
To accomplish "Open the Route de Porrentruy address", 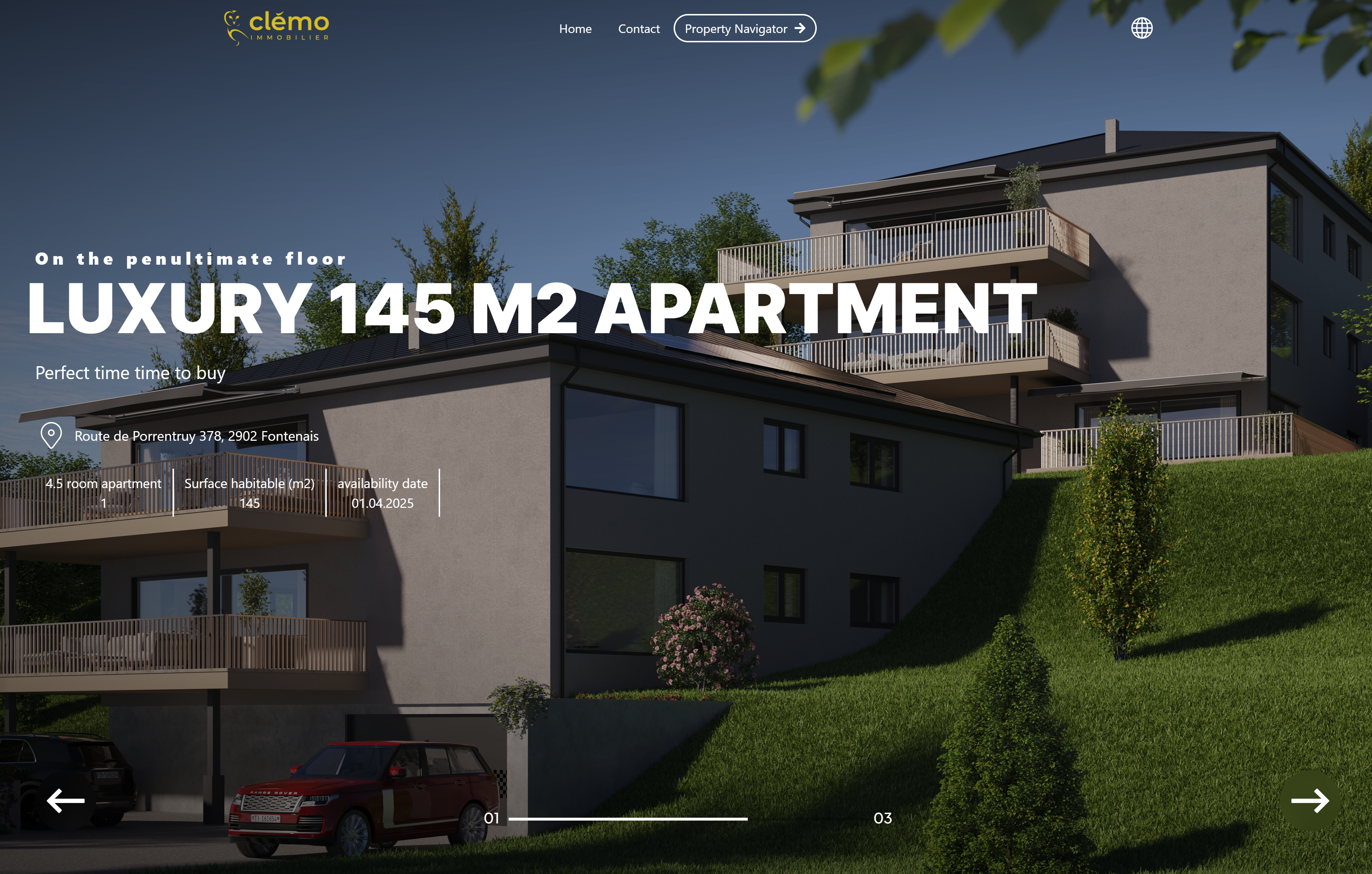I will (x=196, y=436).
